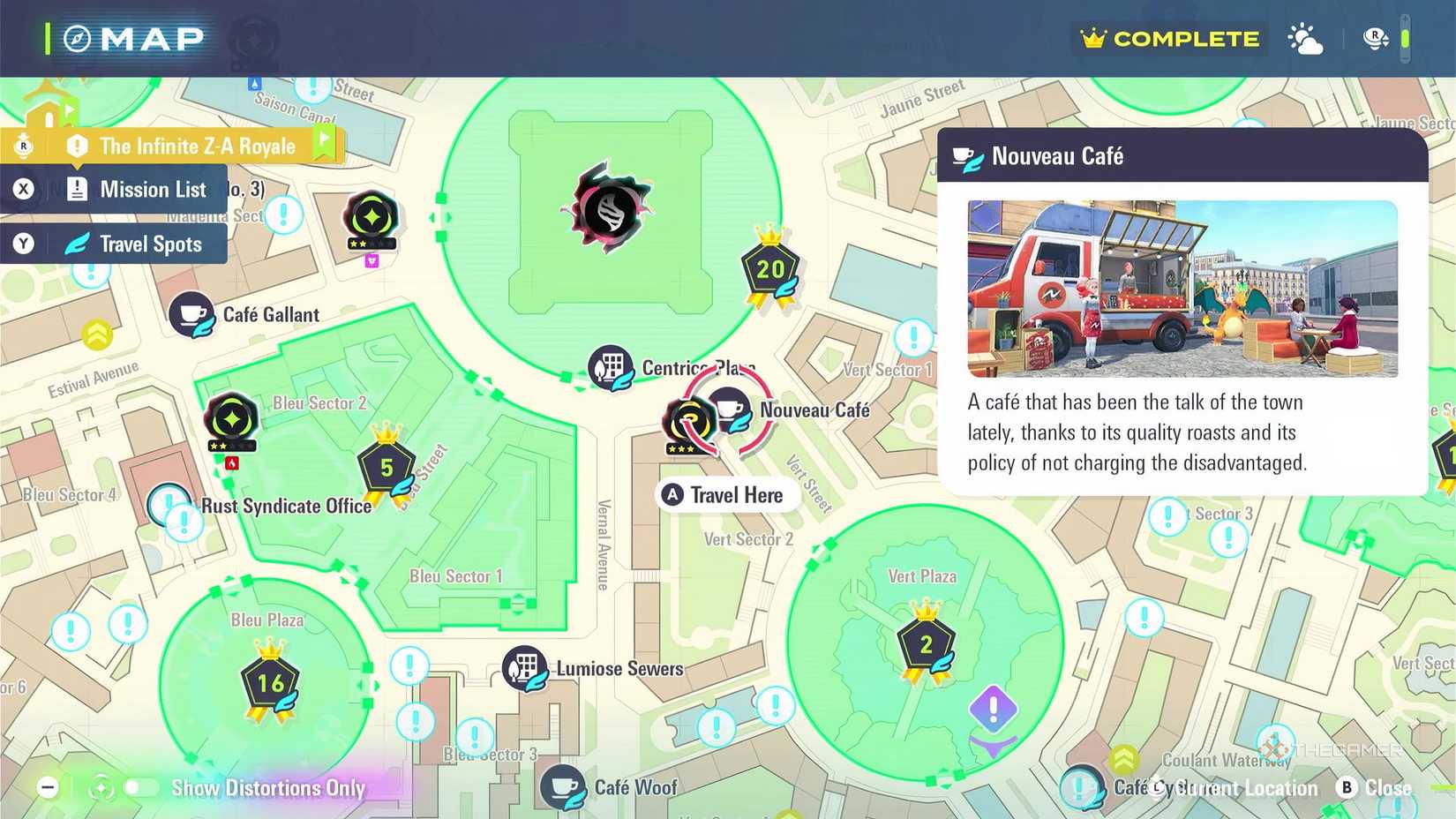Screen dimensions: 1456x819
Task: Click the zoom out minus control
Action: [x=49, y=787]
